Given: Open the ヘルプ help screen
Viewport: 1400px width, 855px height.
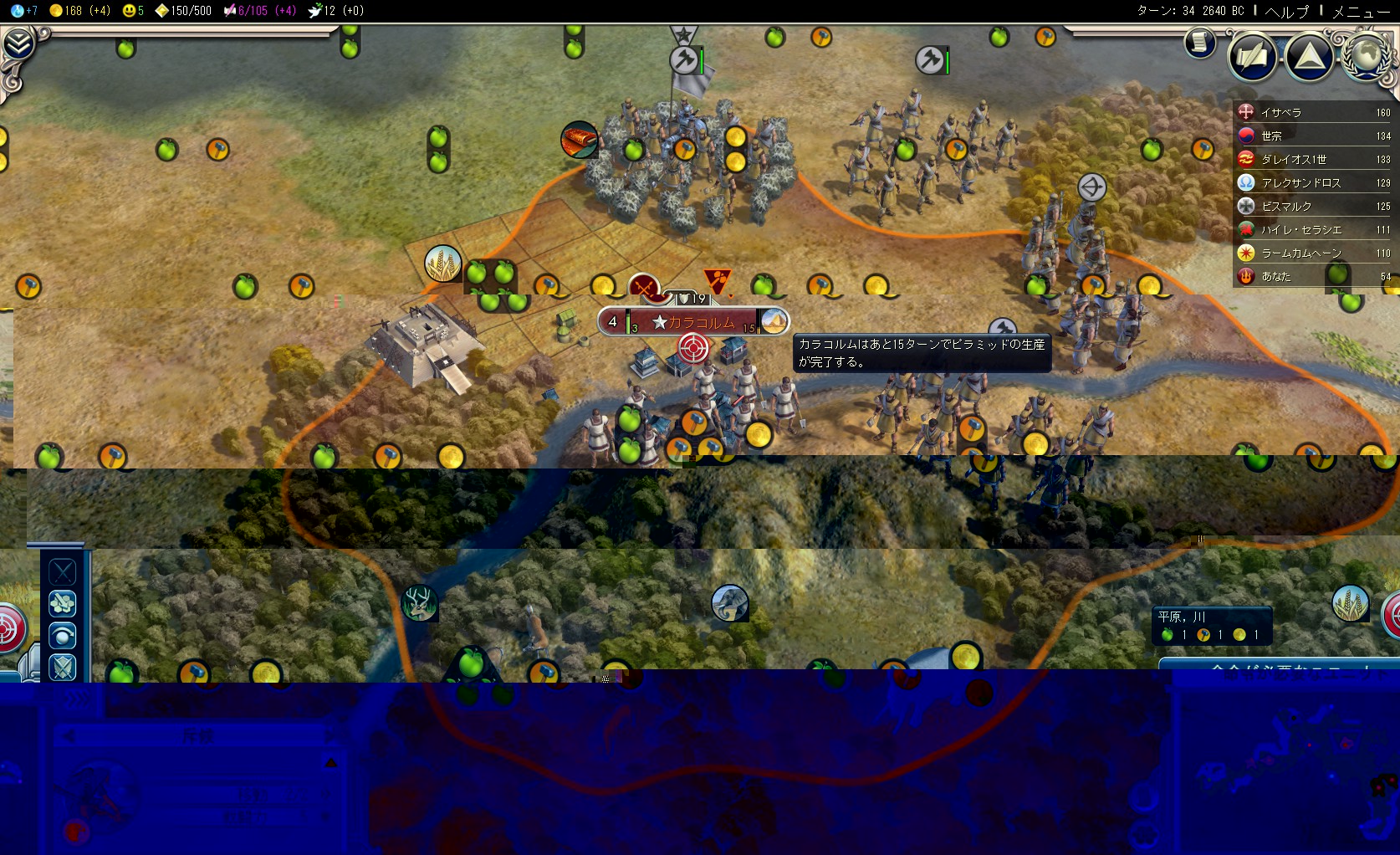Looking at the screenshot, I should point(1286,11).
